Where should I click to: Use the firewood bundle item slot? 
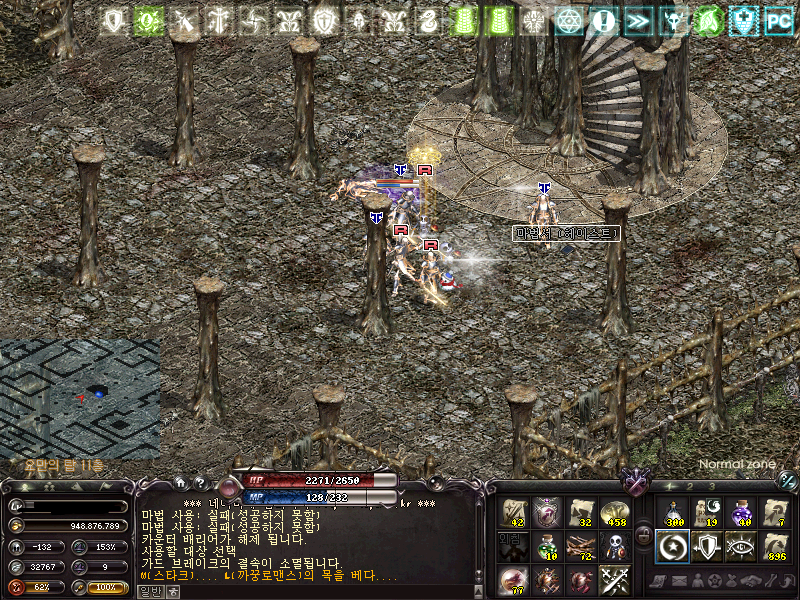coord(580,547)
